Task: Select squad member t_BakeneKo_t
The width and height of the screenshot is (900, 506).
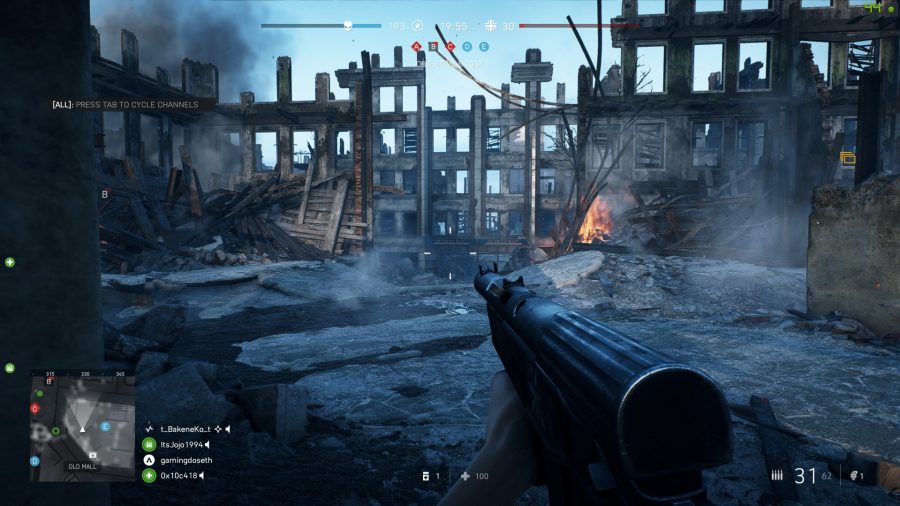Action: [181, 429]
